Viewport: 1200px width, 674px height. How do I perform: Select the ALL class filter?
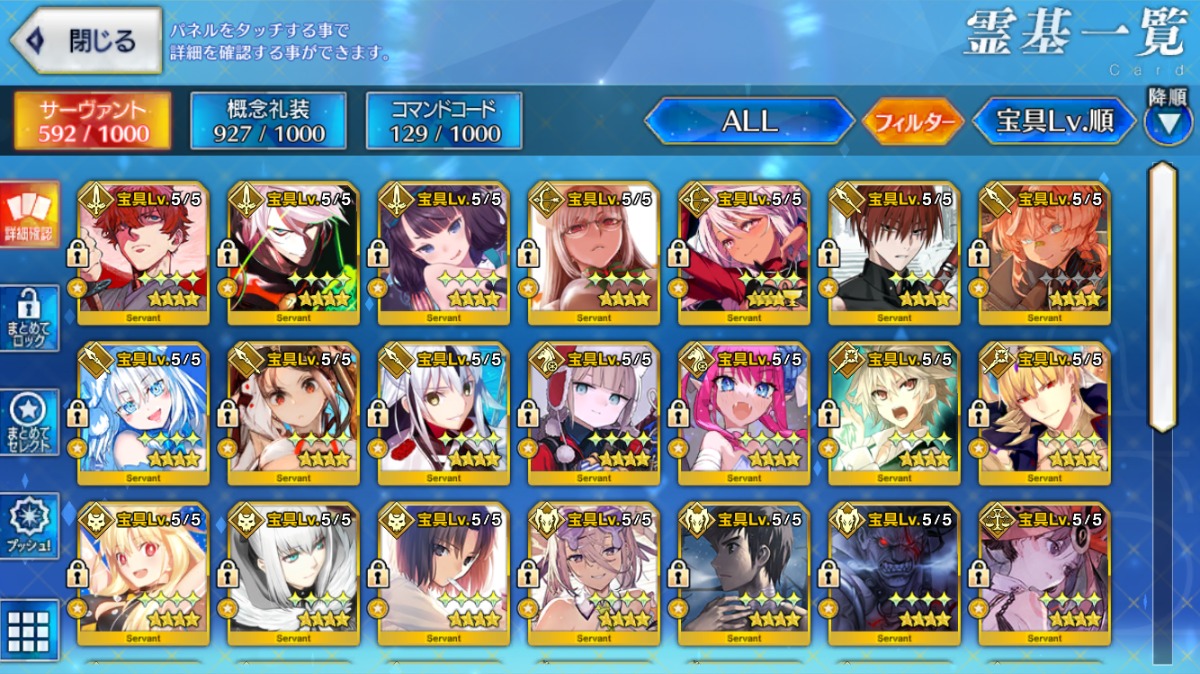click(749, 122)
